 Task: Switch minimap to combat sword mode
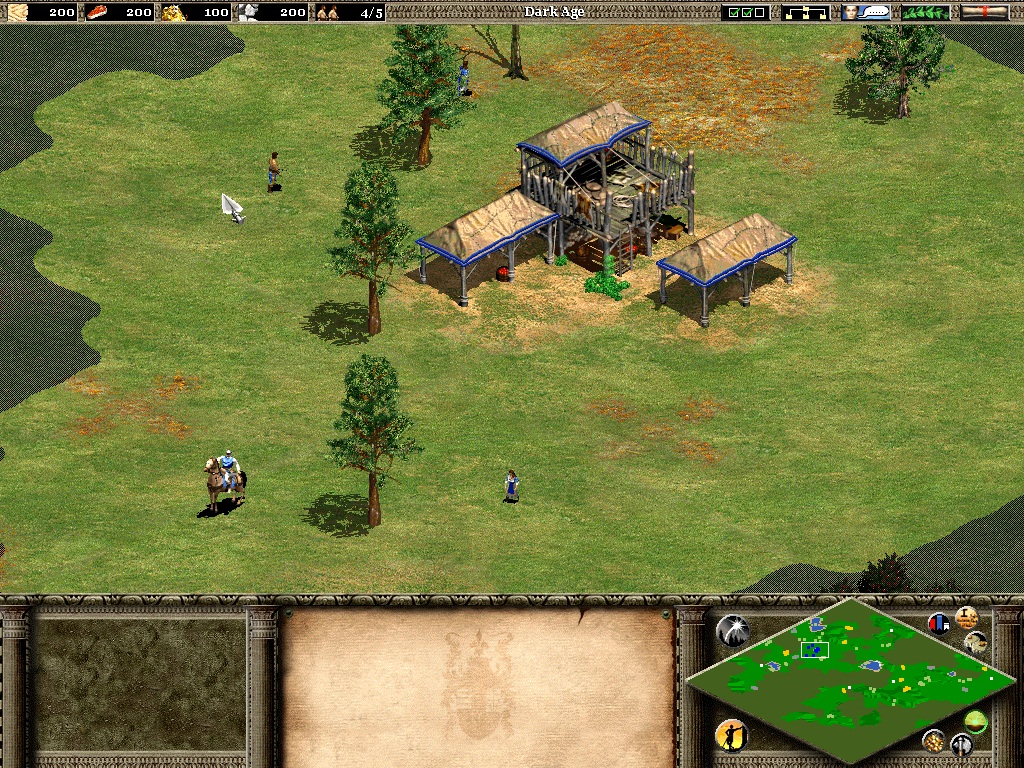961,744
